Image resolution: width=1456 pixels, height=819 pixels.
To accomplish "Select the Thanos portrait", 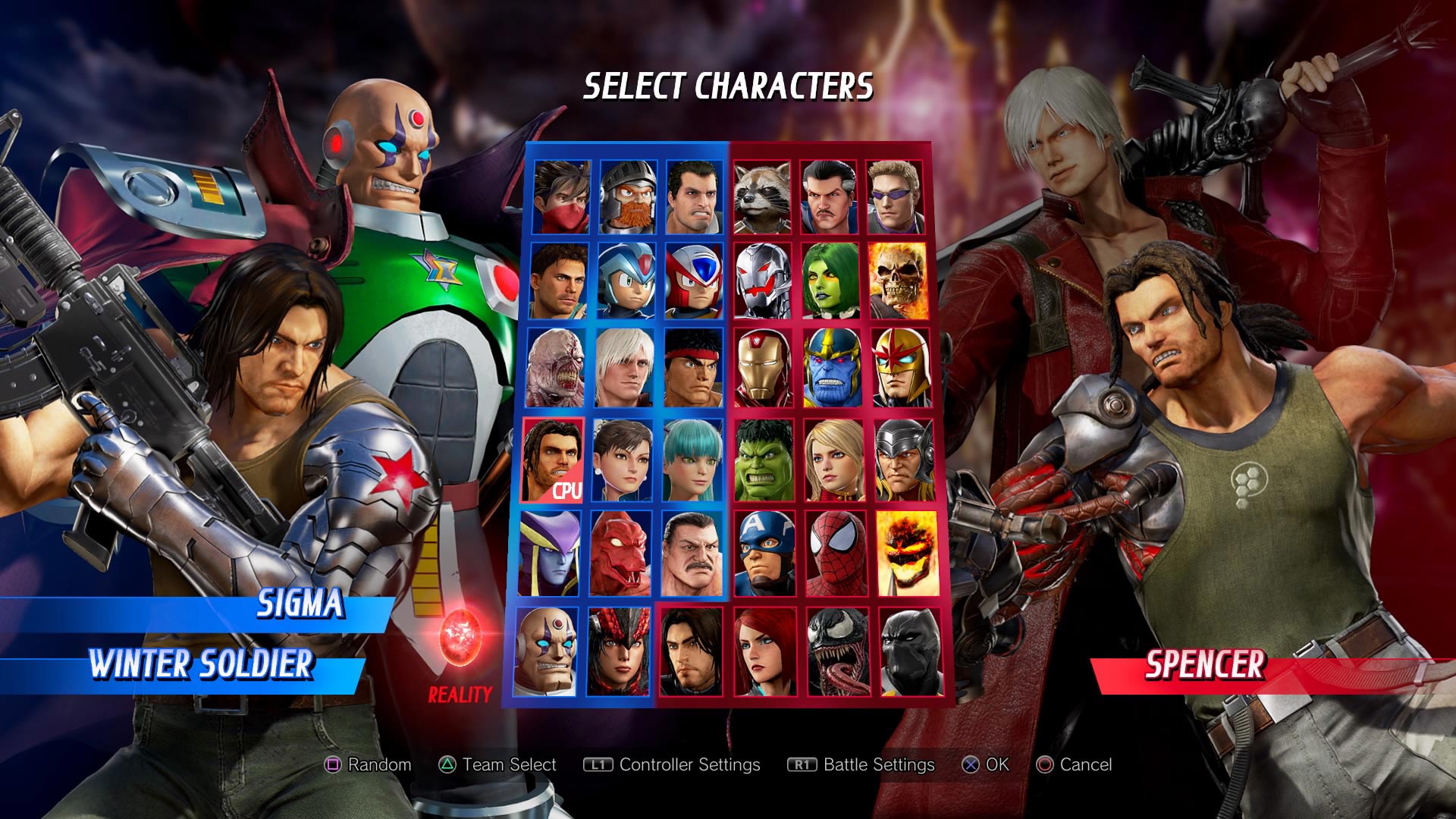I will click(831, 368).
